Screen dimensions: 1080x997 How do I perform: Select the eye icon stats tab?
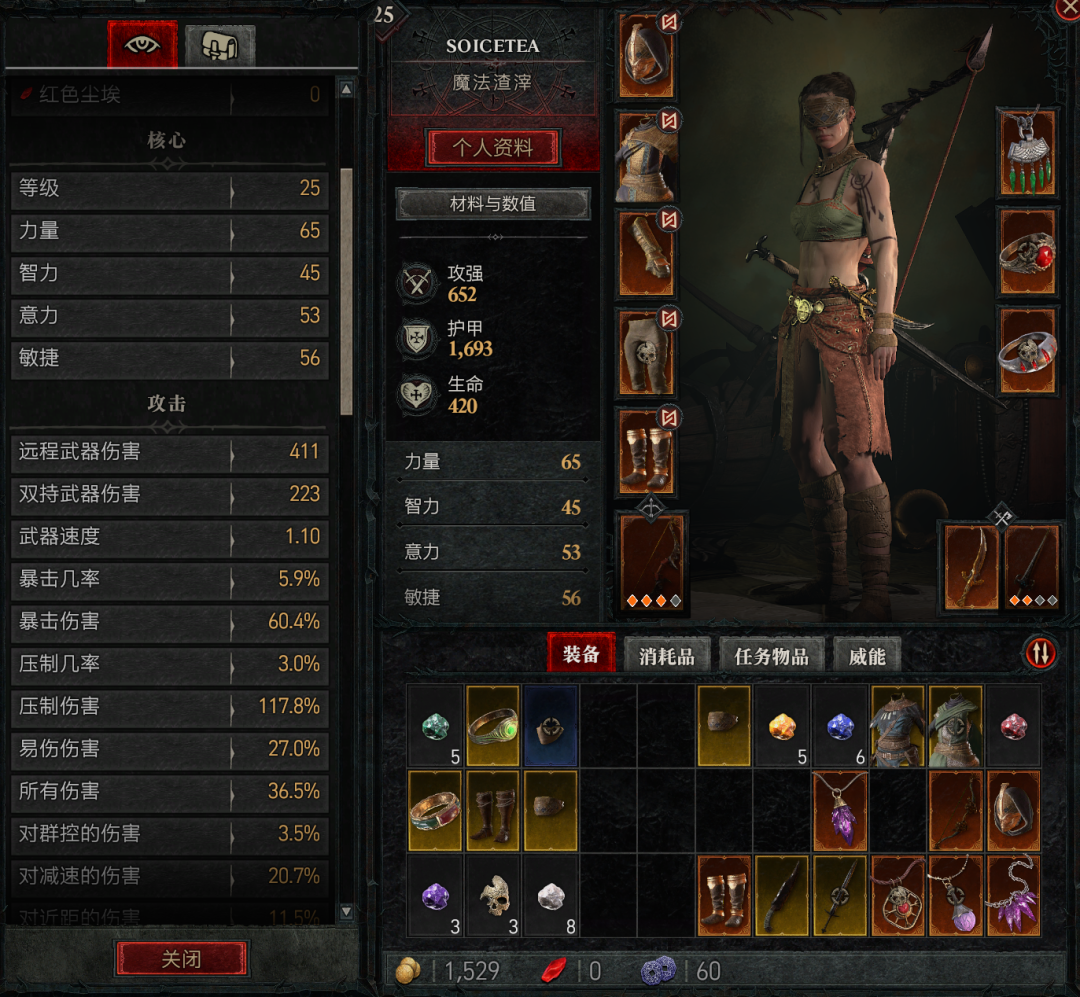pos(143,44)
